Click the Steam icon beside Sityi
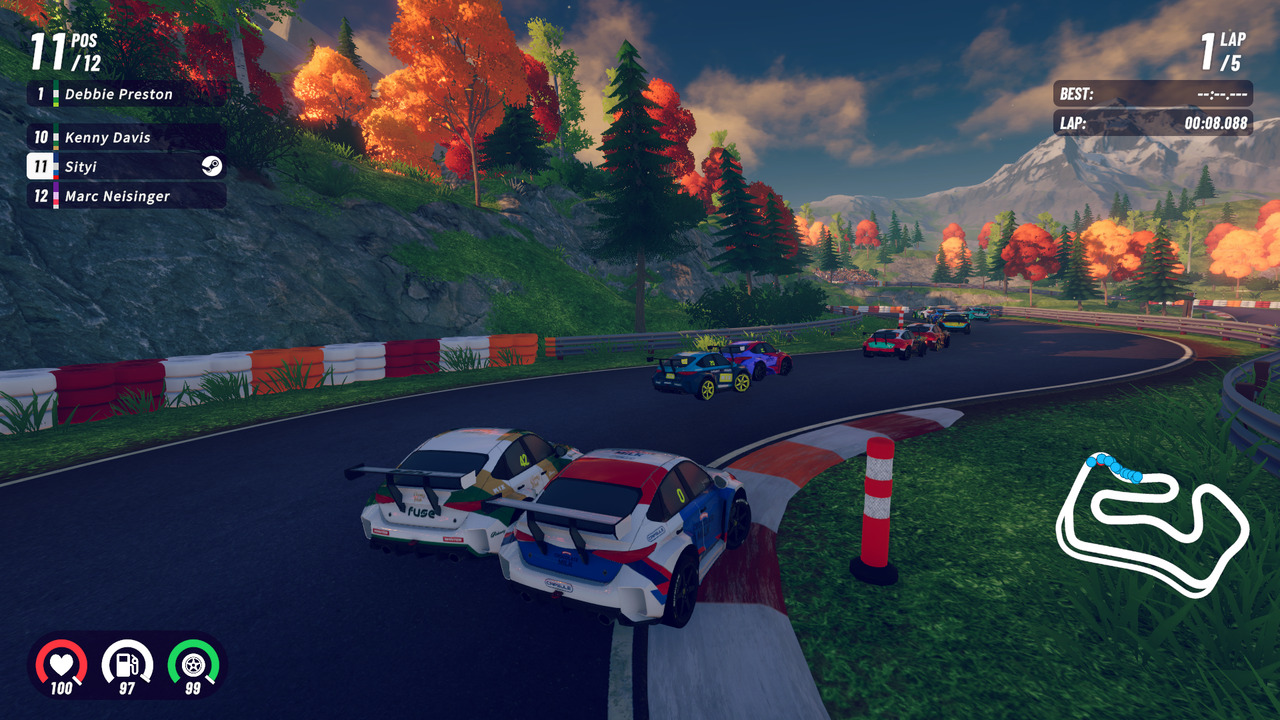Screen dimensions: 1280x720 (211, 167)
